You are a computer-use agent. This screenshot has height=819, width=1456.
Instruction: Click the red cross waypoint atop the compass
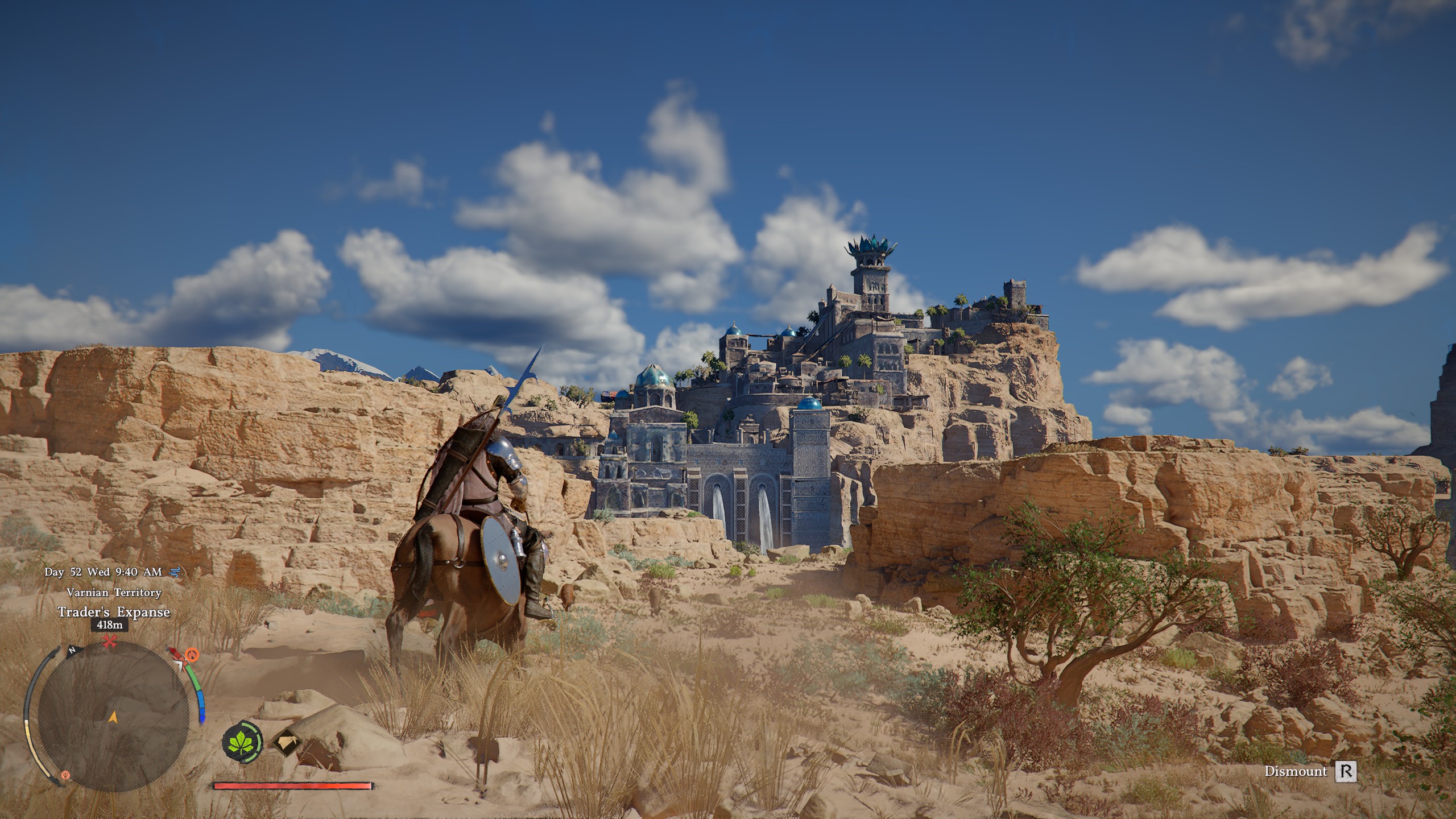click(x=109, y=641)
